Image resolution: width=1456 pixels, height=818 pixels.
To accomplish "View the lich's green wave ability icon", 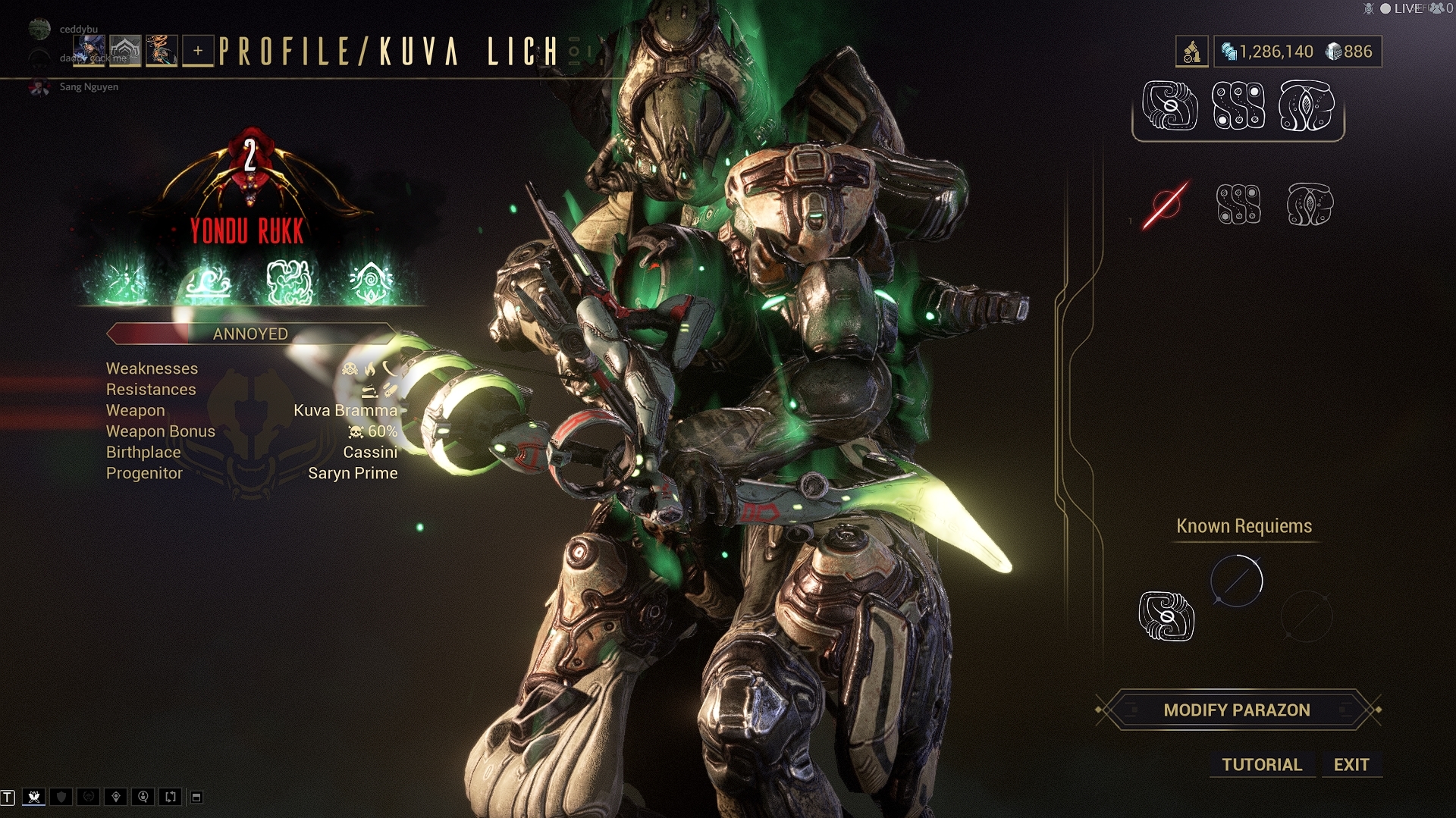I will coord(208,283).
